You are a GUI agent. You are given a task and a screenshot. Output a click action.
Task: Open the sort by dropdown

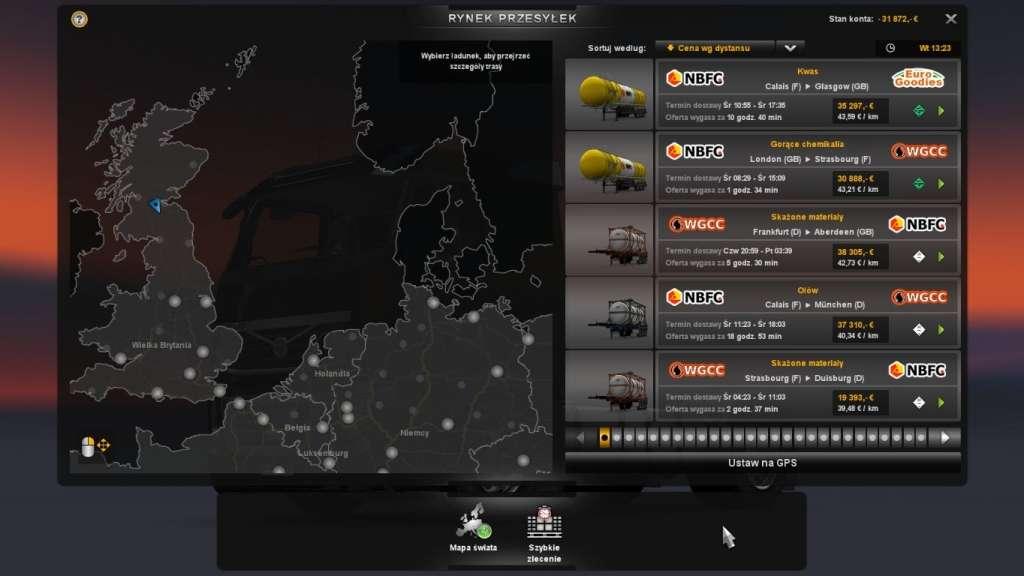(789, 47)
